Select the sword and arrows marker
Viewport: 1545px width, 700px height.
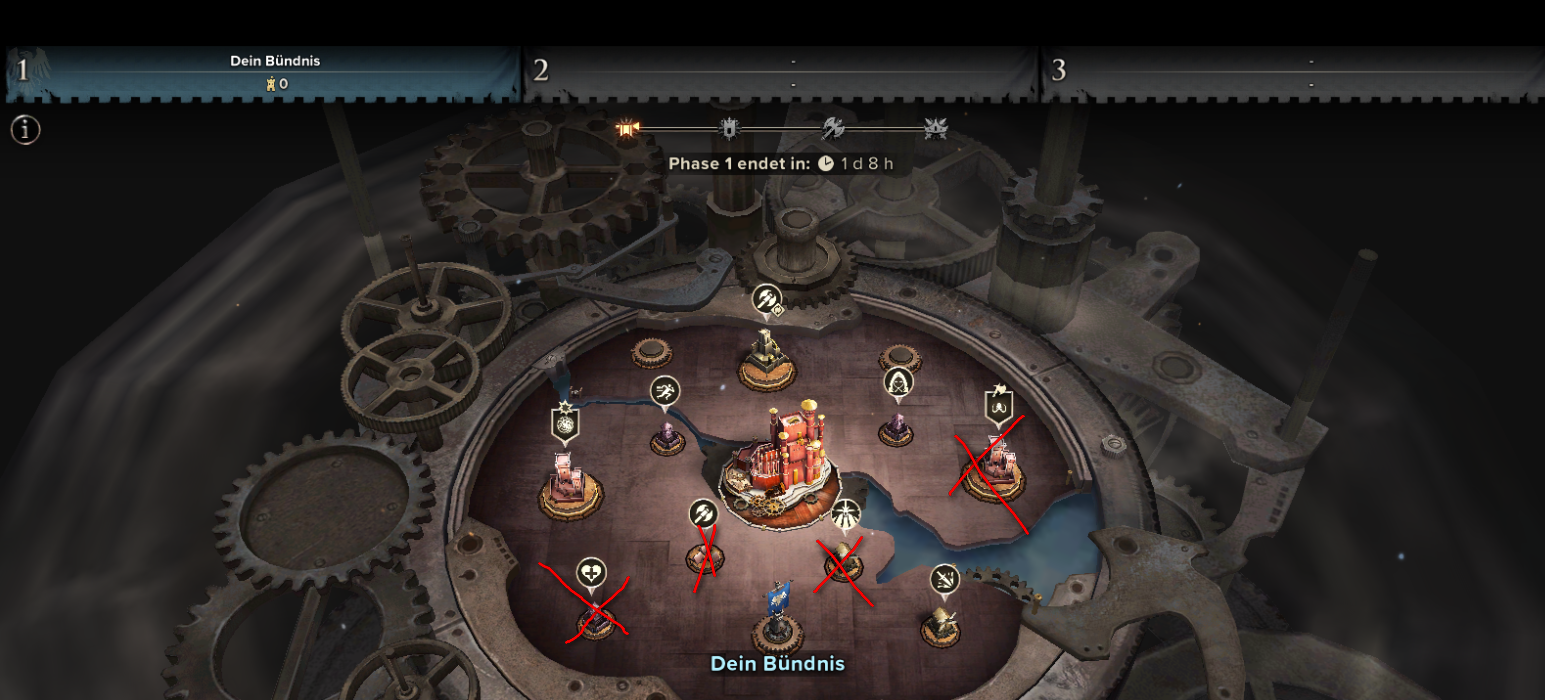[944, 578]
